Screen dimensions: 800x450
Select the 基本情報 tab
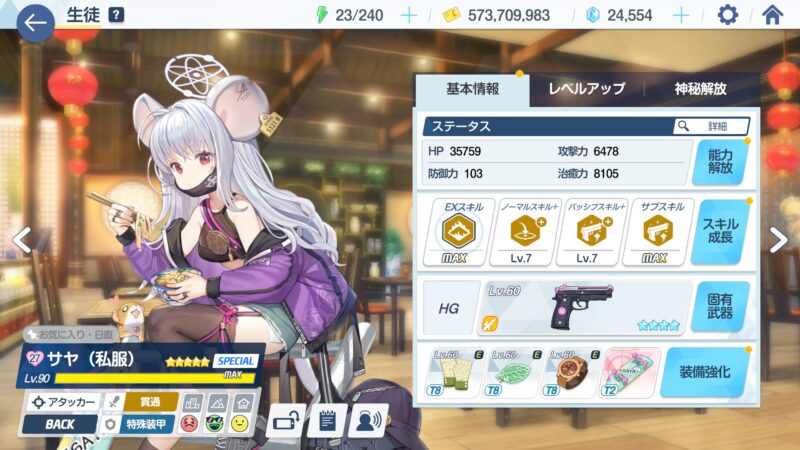pyautogui.click(x=472, y=89)
